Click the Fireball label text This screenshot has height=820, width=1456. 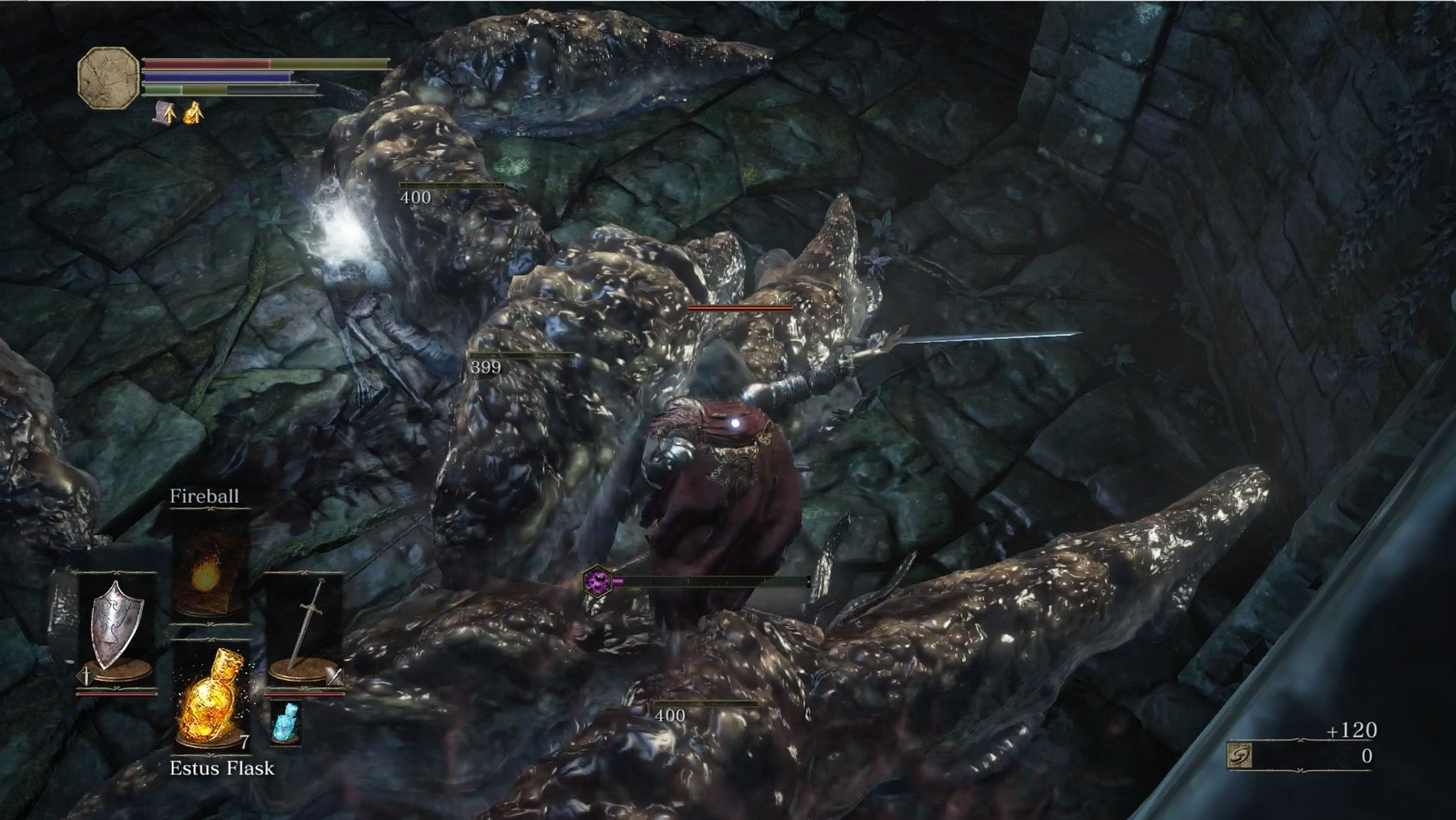[204, 496]
